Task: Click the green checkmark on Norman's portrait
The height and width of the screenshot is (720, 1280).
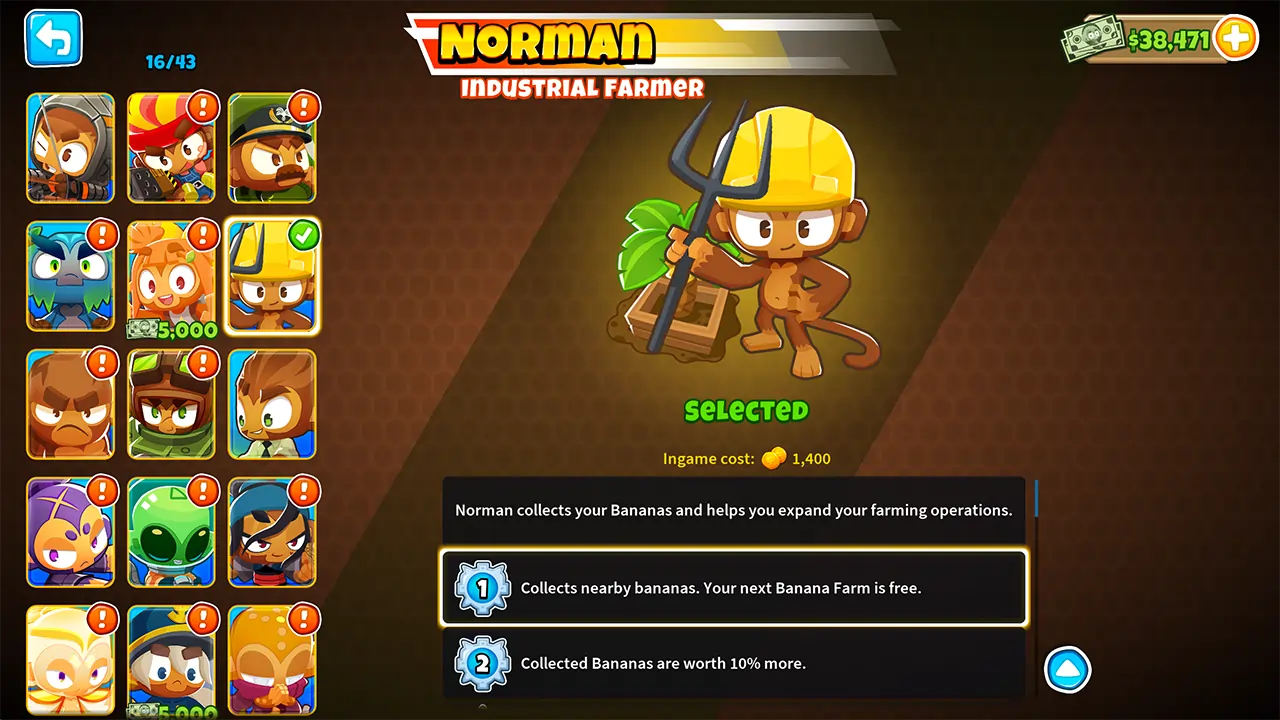Action: pyautogui.click(x=304, y=236)
